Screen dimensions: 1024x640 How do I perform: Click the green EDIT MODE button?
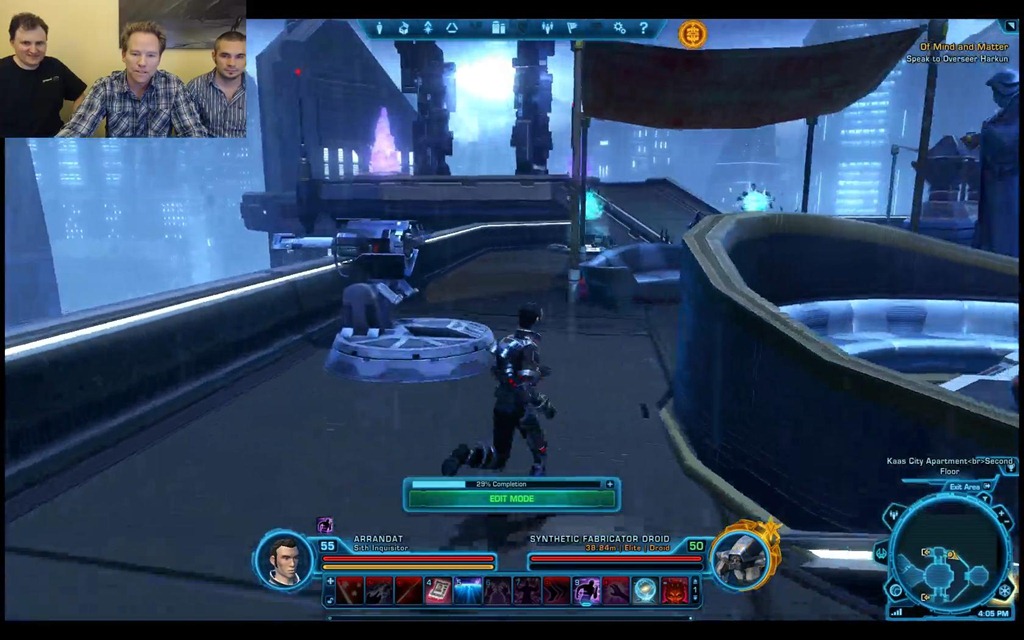click(x=511, y=498)
